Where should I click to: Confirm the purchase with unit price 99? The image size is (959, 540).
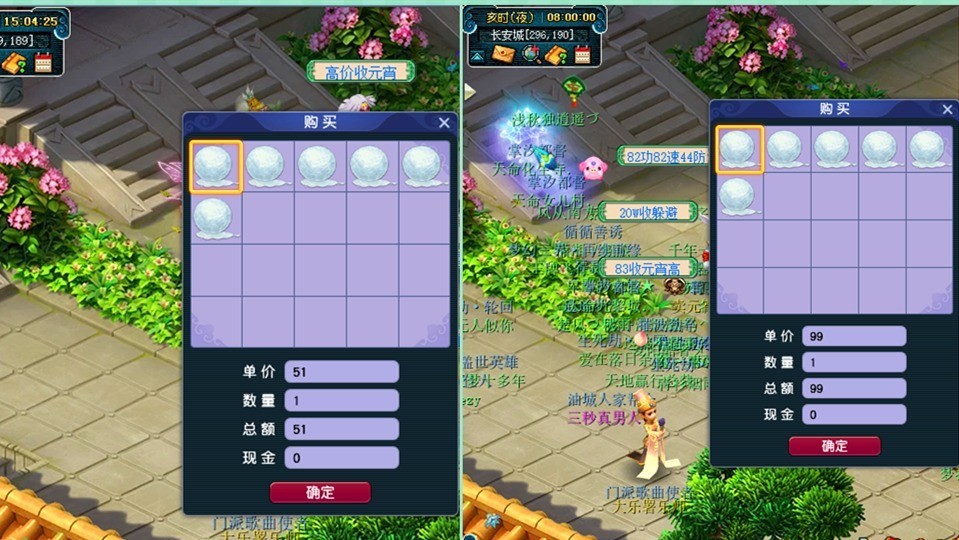click(x=834, y=446)
